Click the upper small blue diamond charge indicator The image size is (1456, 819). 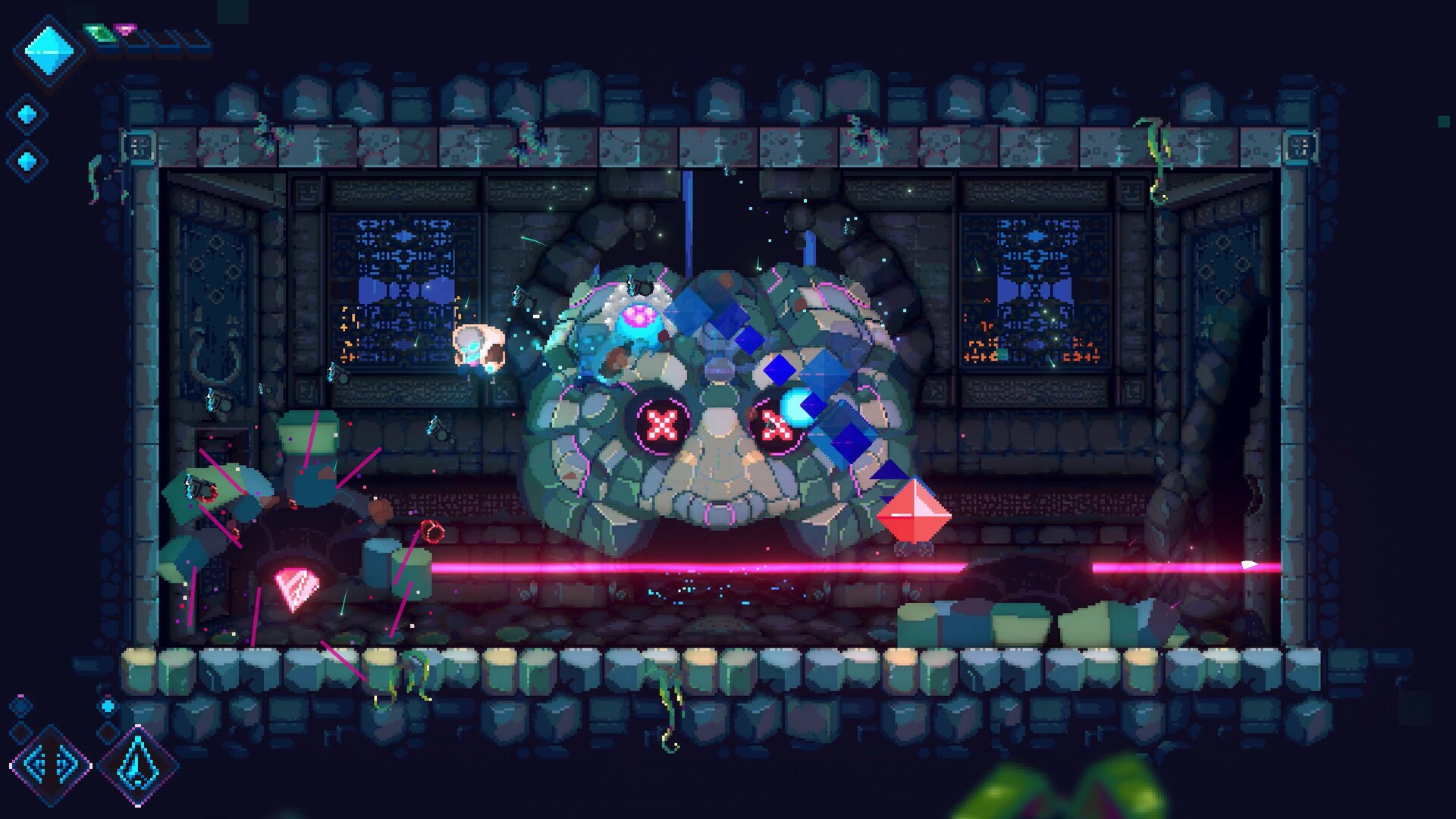tap(28, 114)
